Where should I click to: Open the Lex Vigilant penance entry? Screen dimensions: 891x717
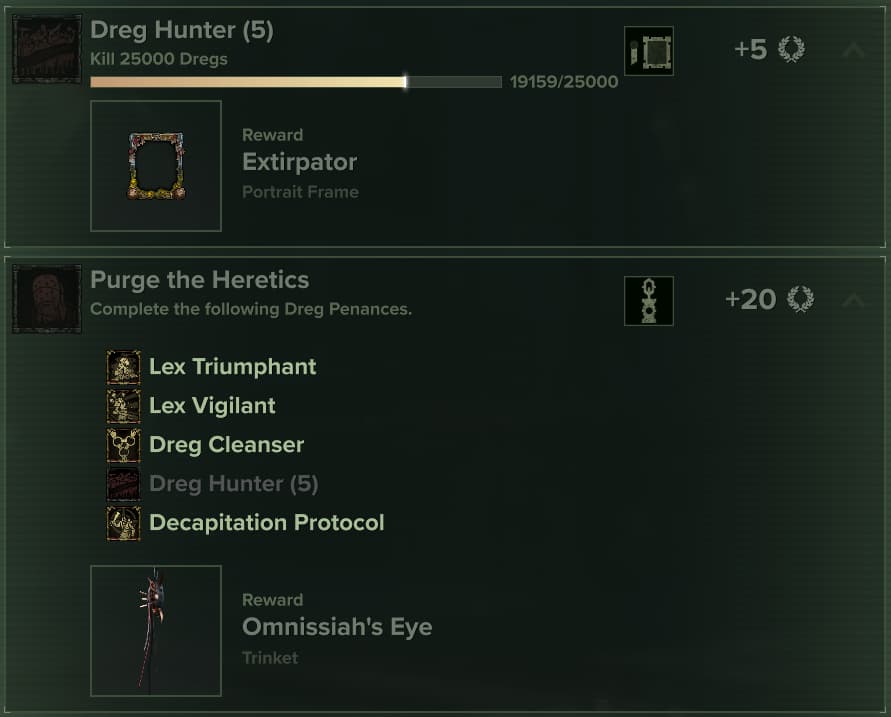pos(212,406)
